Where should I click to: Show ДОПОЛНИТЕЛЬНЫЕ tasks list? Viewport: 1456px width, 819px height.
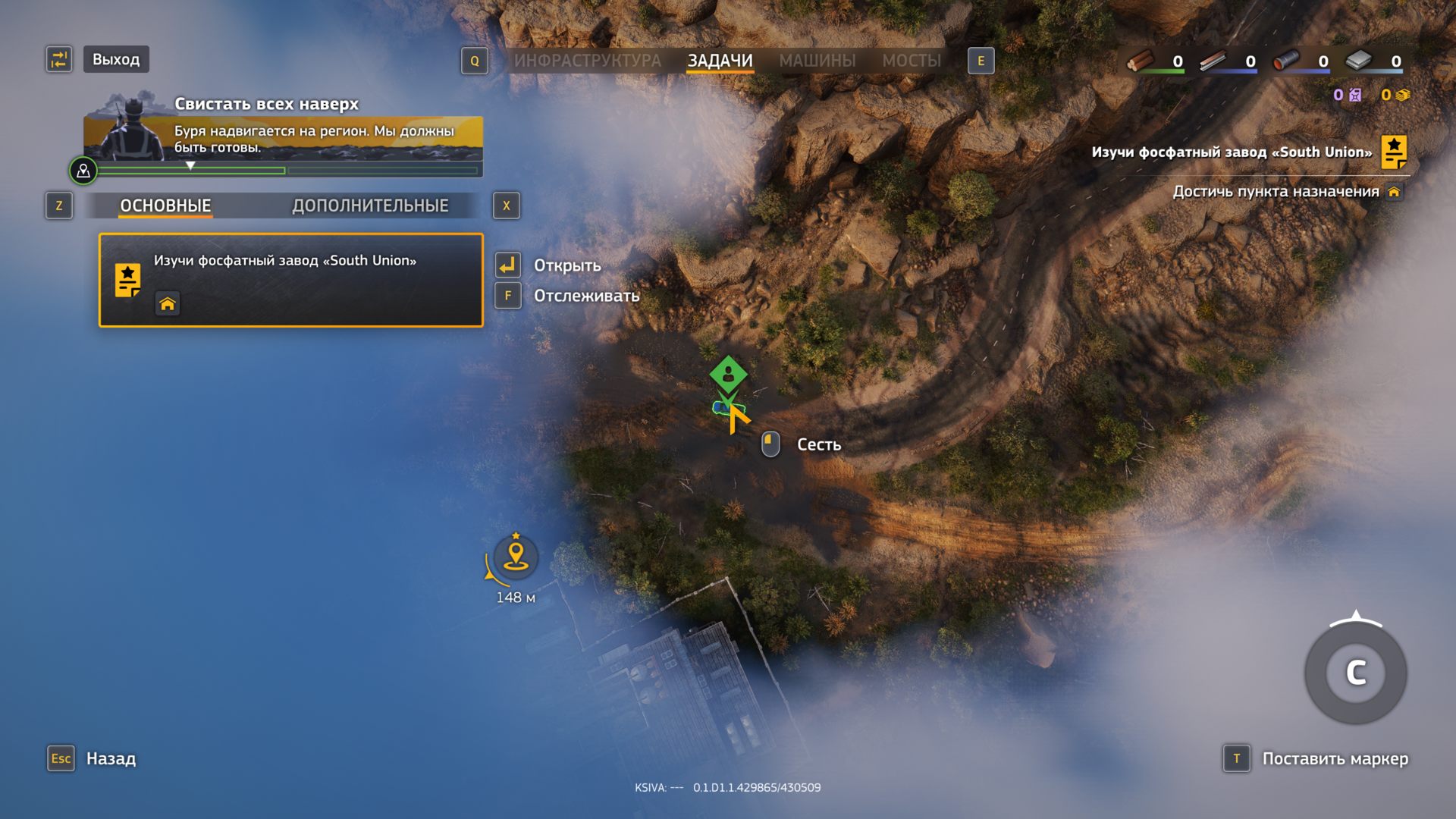coord(370,206)
